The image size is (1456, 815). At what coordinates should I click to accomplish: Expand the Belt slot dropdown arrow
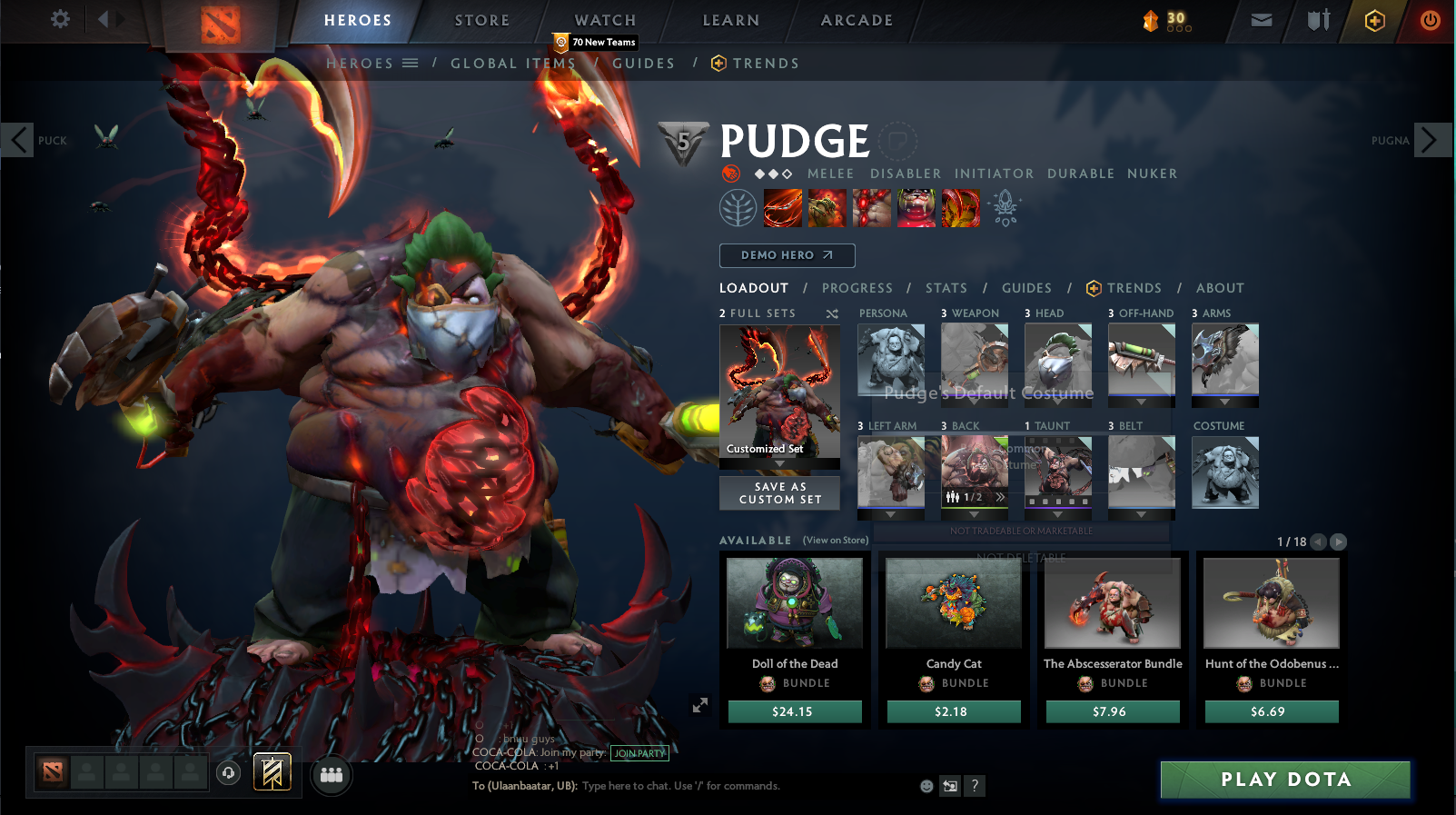point(1141,515)
